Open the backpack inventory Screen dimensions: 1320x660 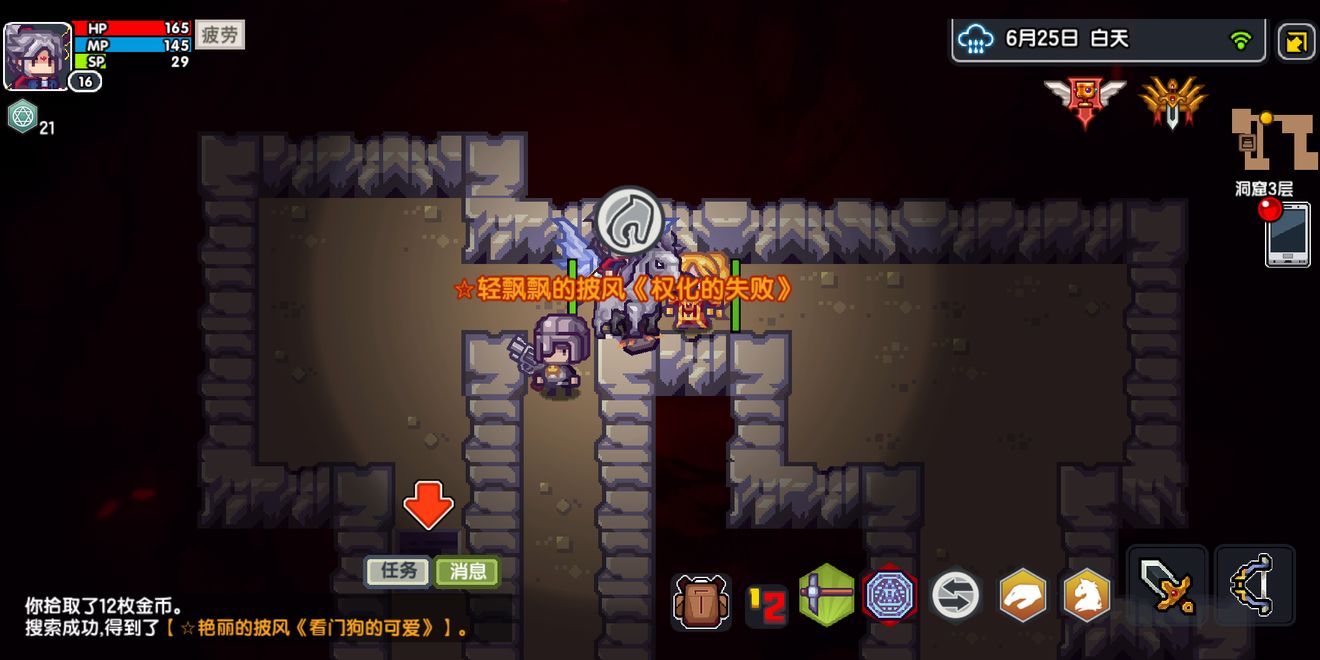point(701,600)
